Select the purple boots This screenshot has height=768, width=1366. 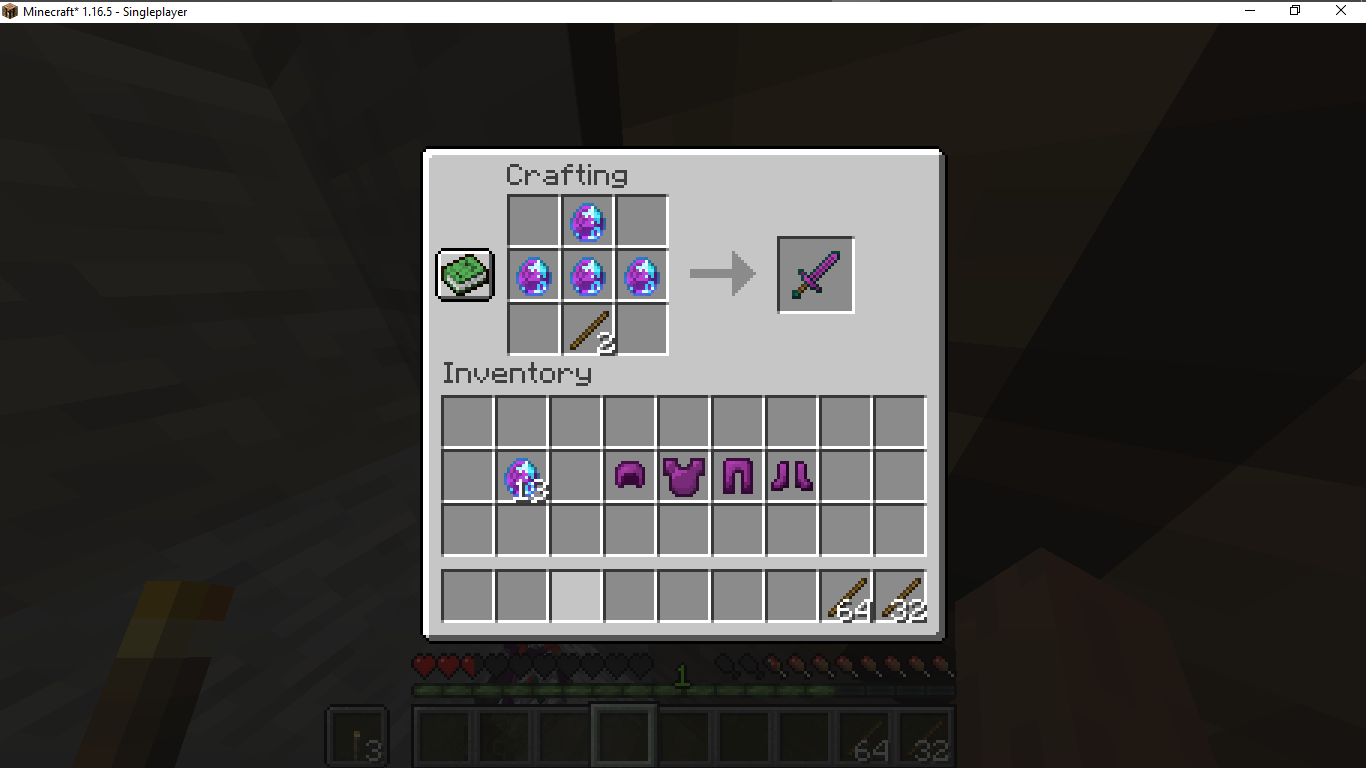pyautogui.click(x=791, y=477)
